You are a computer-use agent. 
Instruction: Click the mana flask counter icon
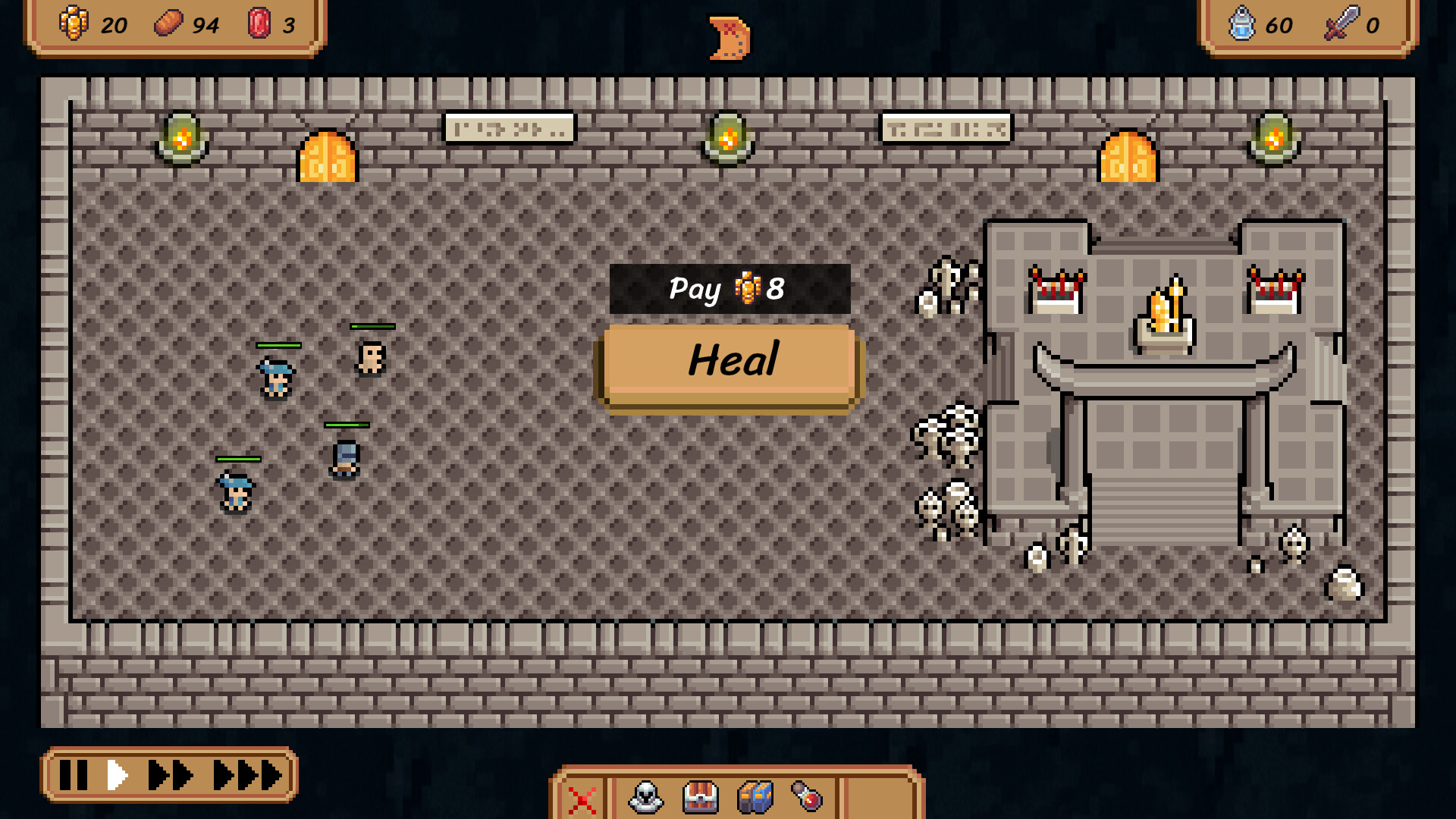(x=1242, y=24)
